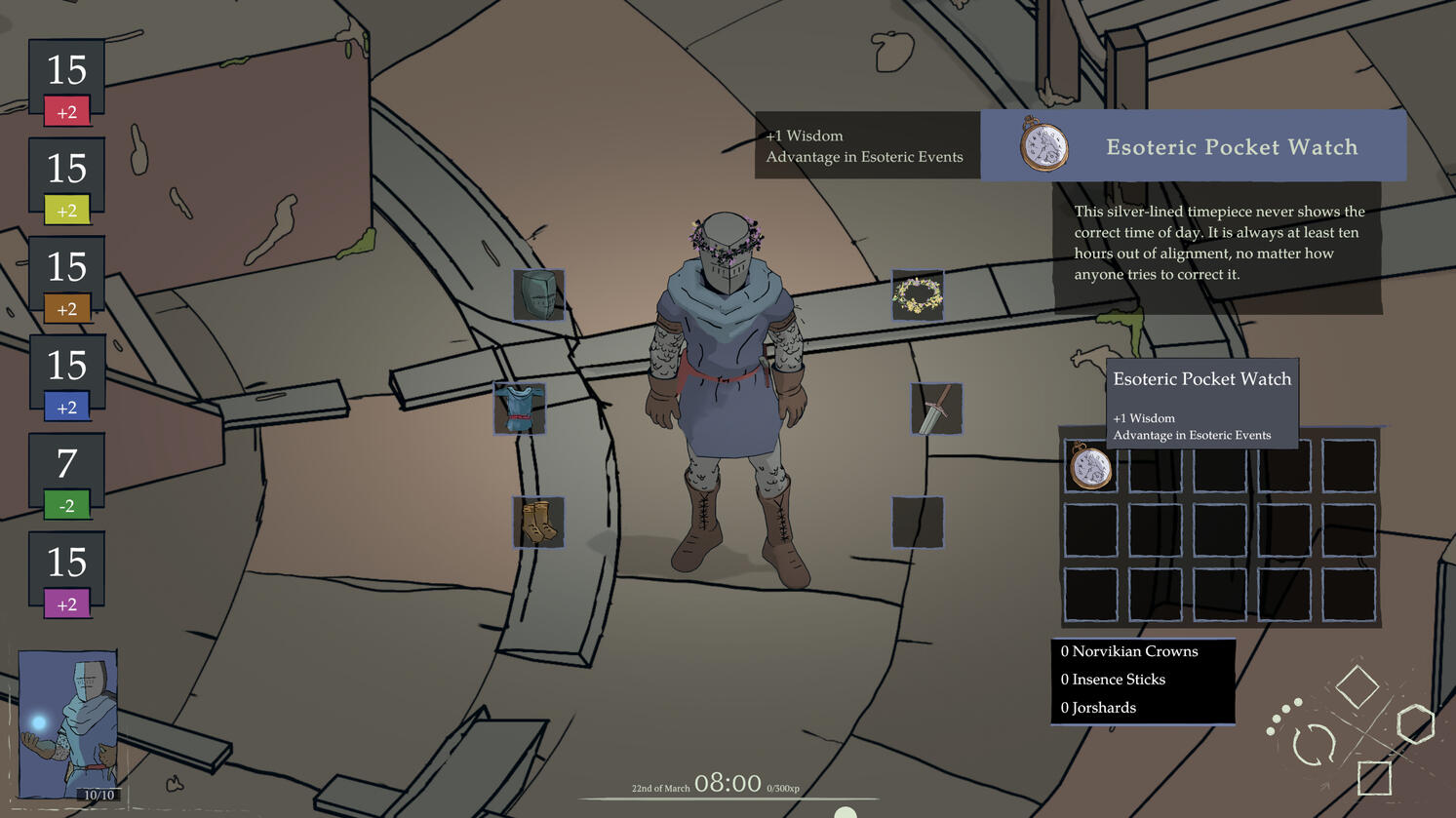Open the knight character portrait
Screen dimensions: 1456x818
[x=68, y=725]
